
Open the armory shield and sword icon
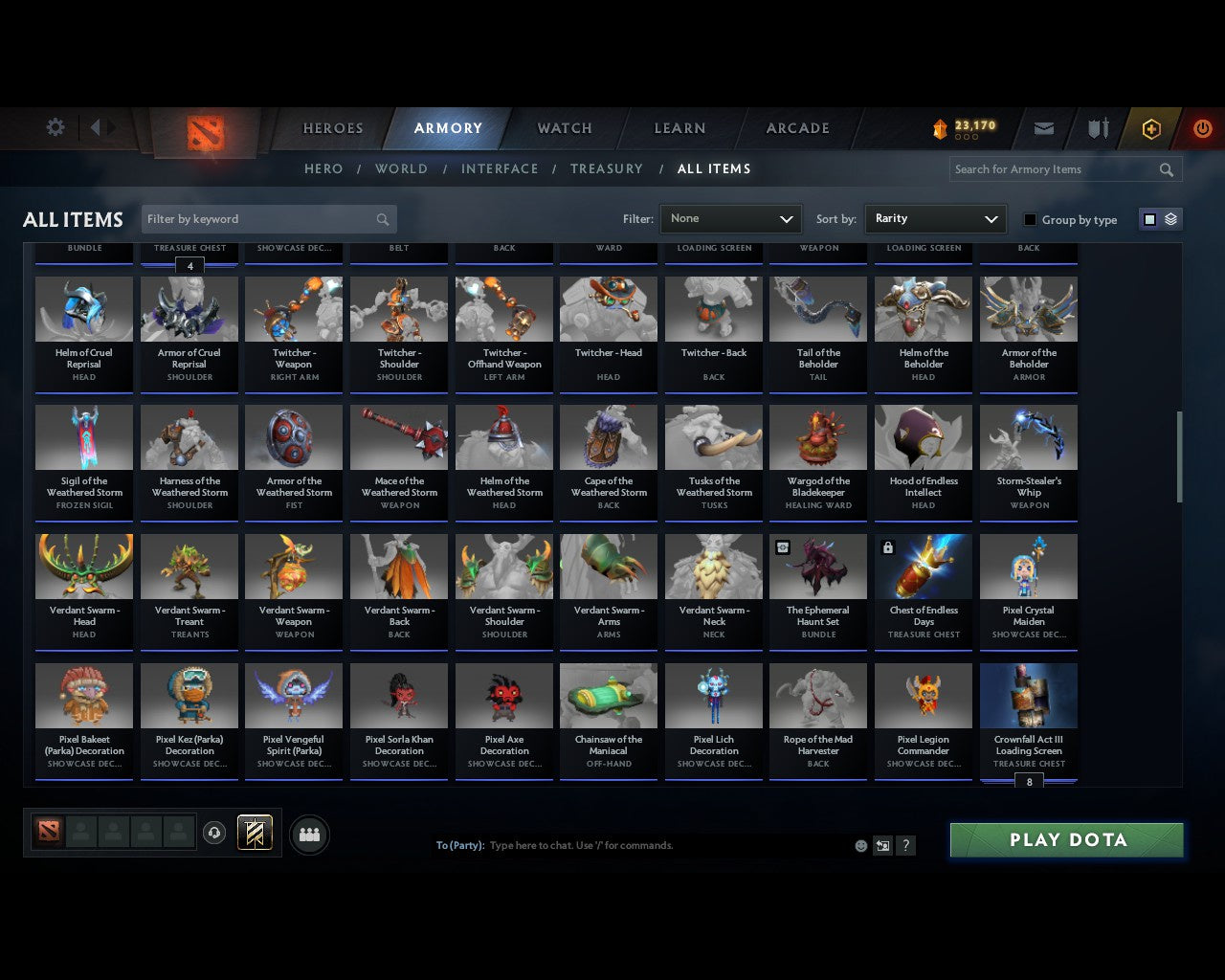click(x=1097, y=127)
